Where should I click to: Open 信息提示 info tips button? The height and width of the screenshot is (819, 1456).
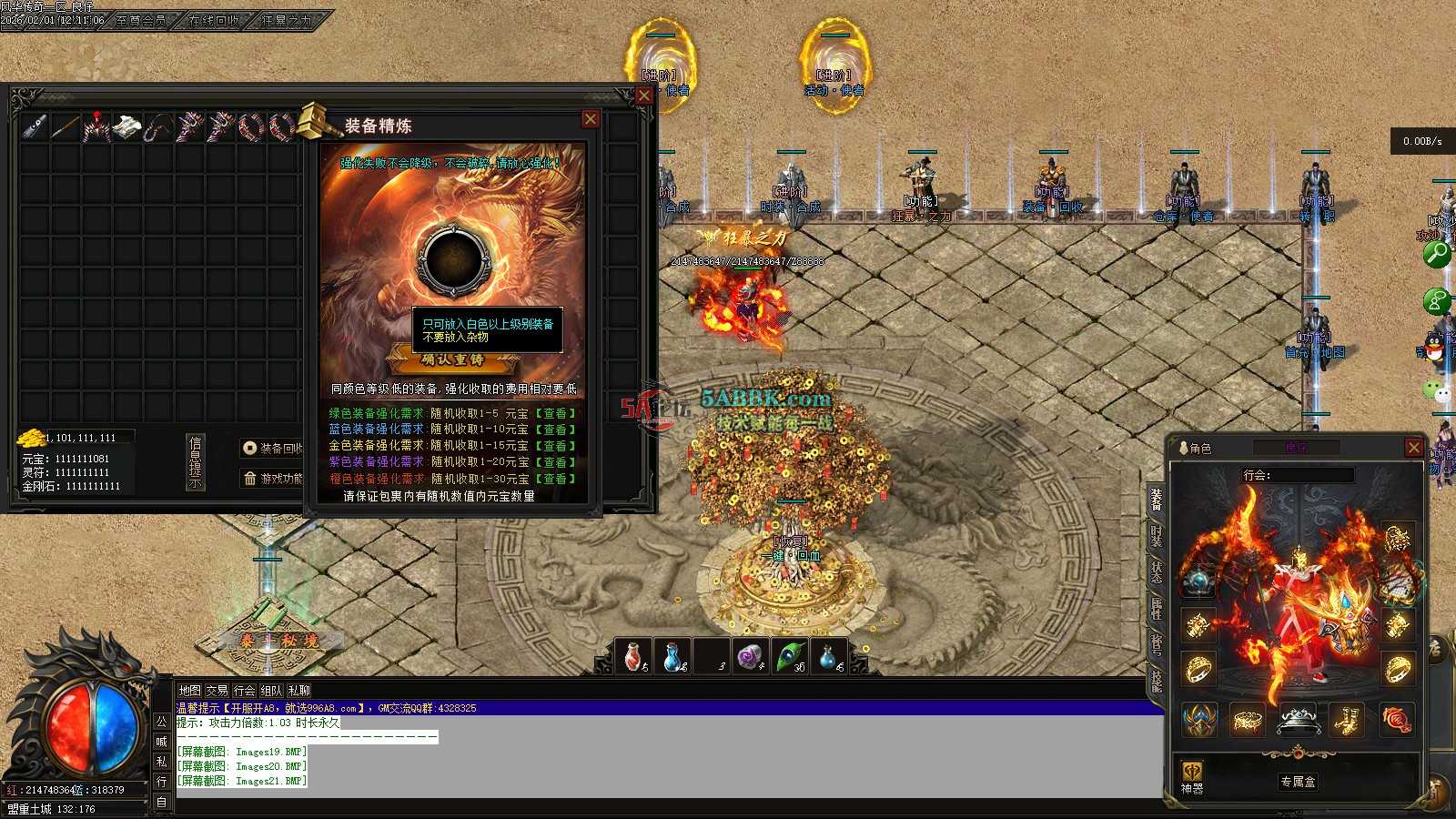[x=195, y=462]
